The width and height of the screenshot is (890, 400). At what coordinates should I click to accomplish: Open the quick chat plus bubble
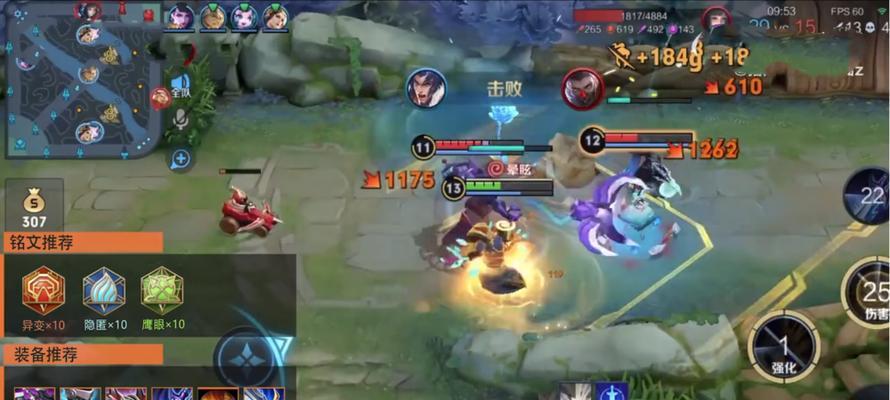181,158
